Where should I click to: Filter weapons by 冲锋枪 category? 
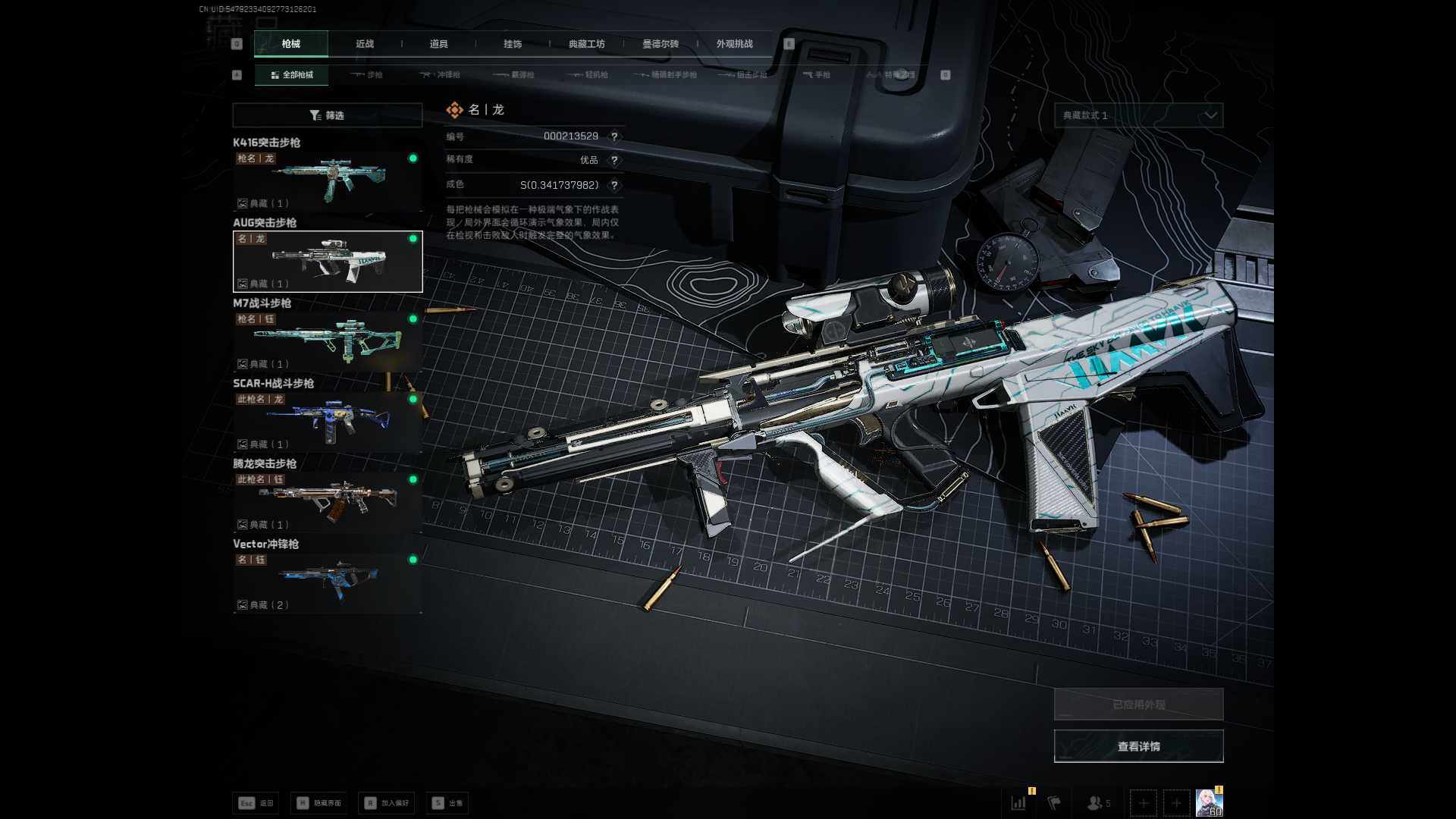[441, 75]
